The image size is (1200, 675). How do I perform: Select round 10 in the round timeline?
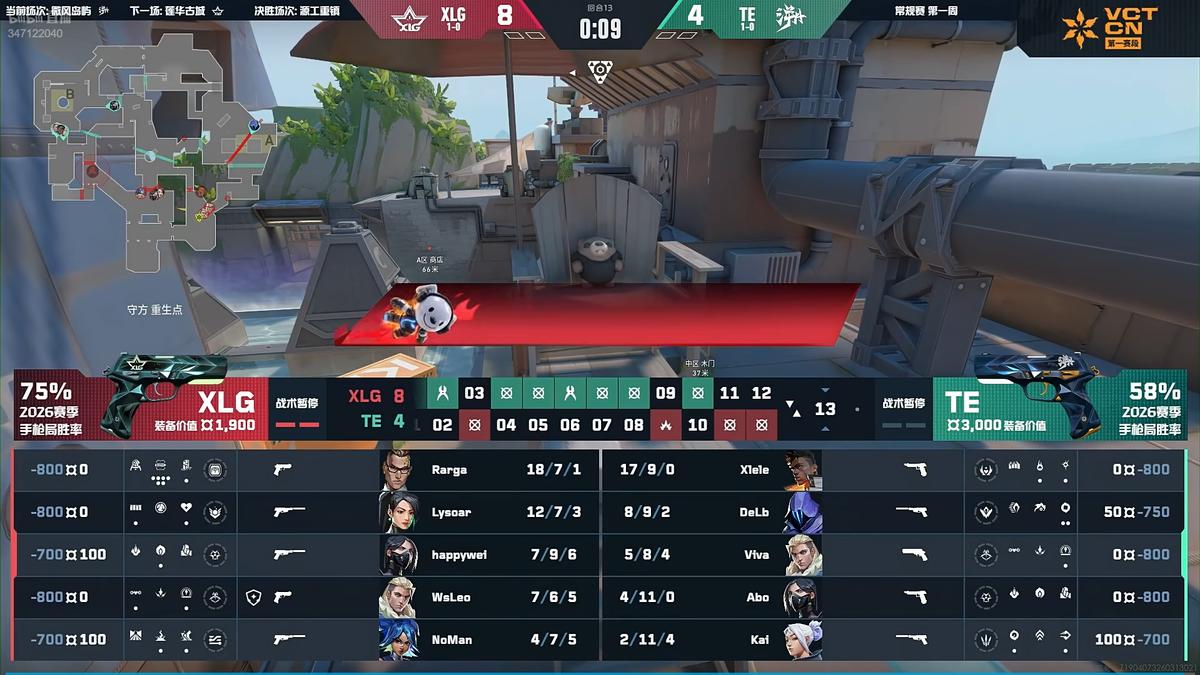[698, 424]
